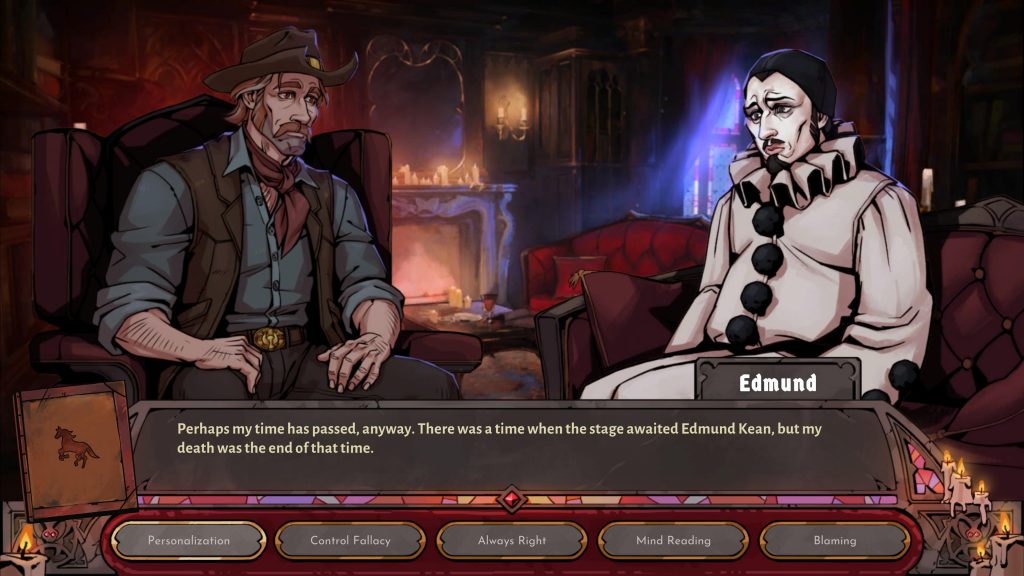Image resolution: width=1024 pixels, height=576 pixels.
Task: Pick the Always Right choice
Action: point(511,541)
